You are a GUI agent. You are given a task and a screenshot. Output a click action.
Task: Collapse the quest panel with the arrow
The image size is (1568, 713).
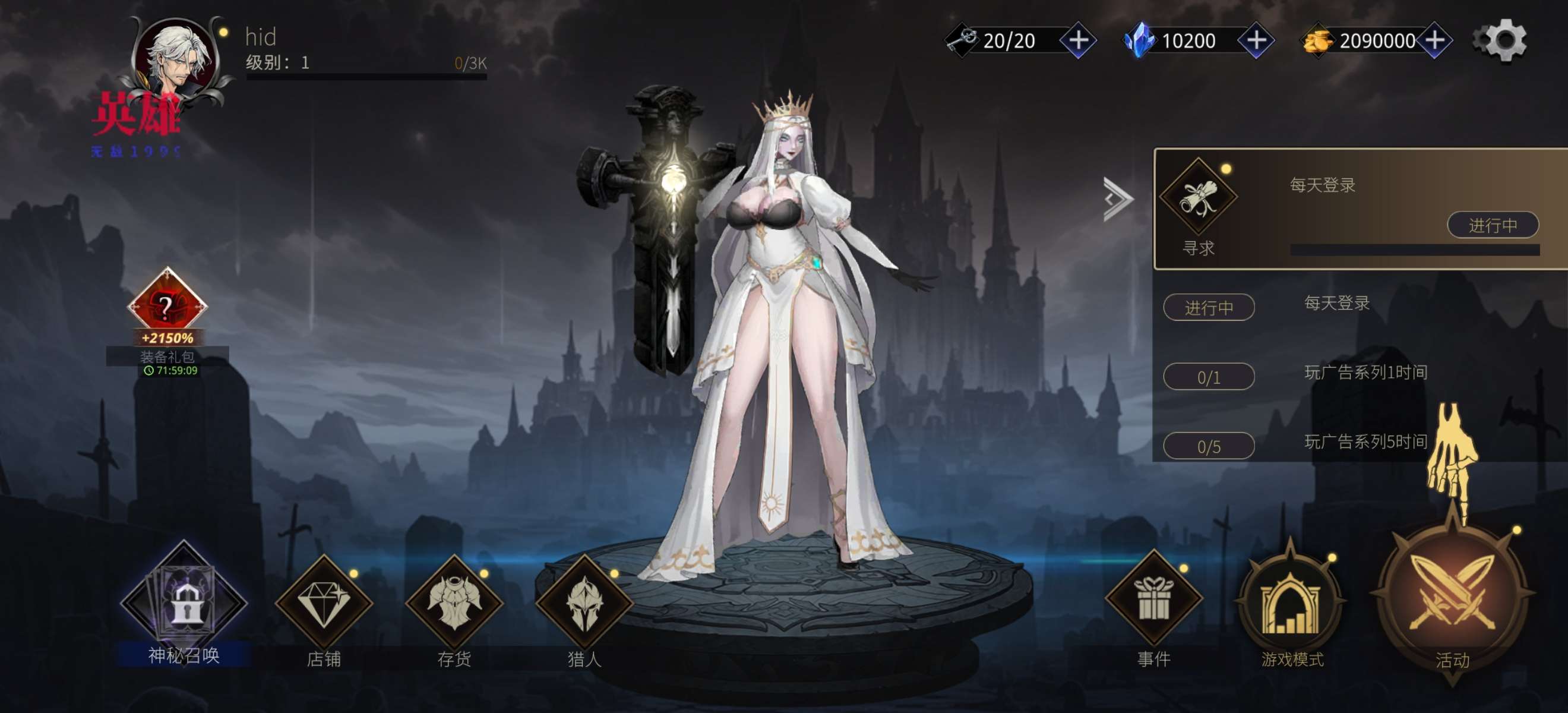(x=1118, y=198)
